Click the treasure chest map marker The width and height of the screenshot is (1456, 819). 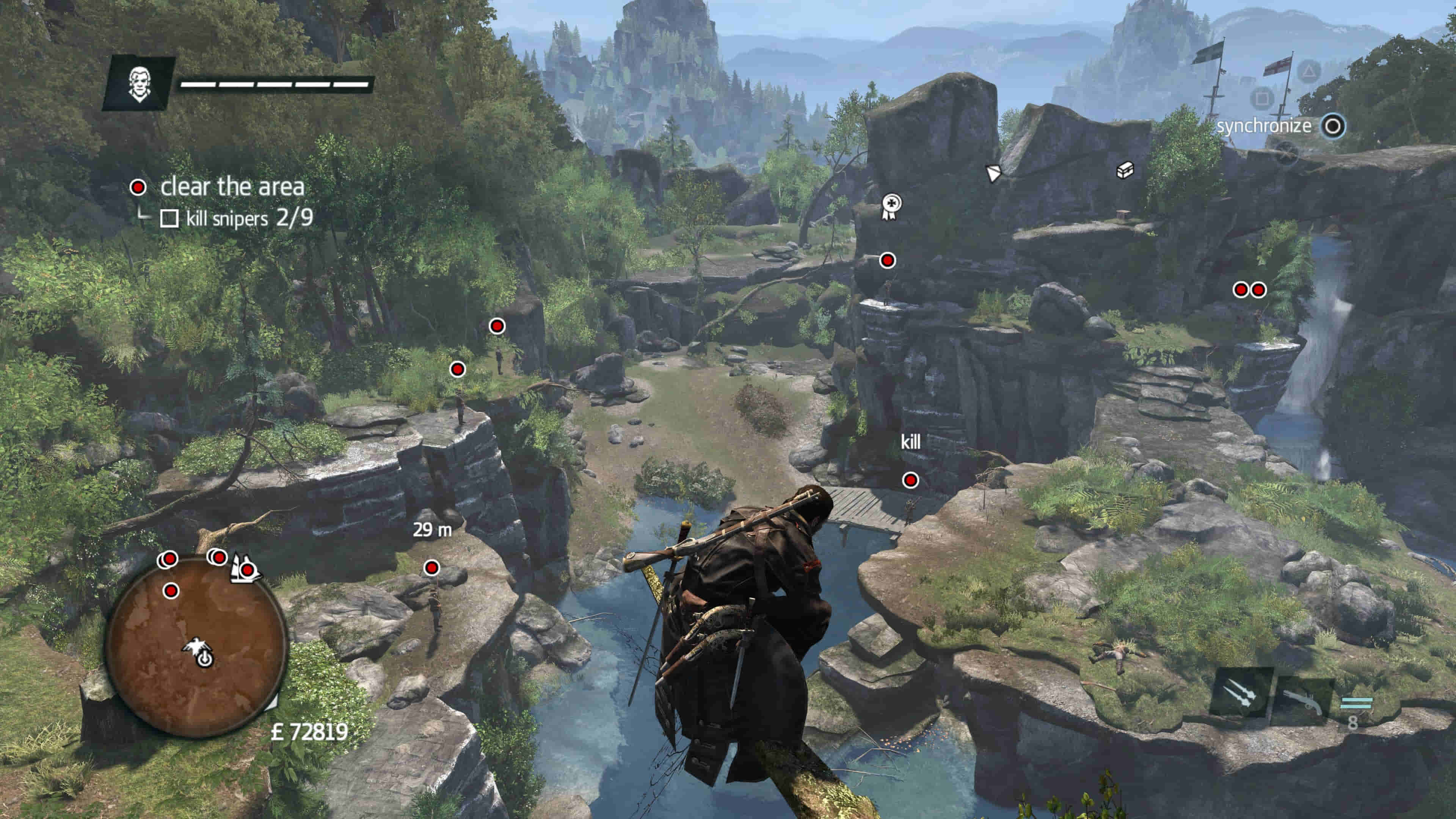click(1125, 169)
